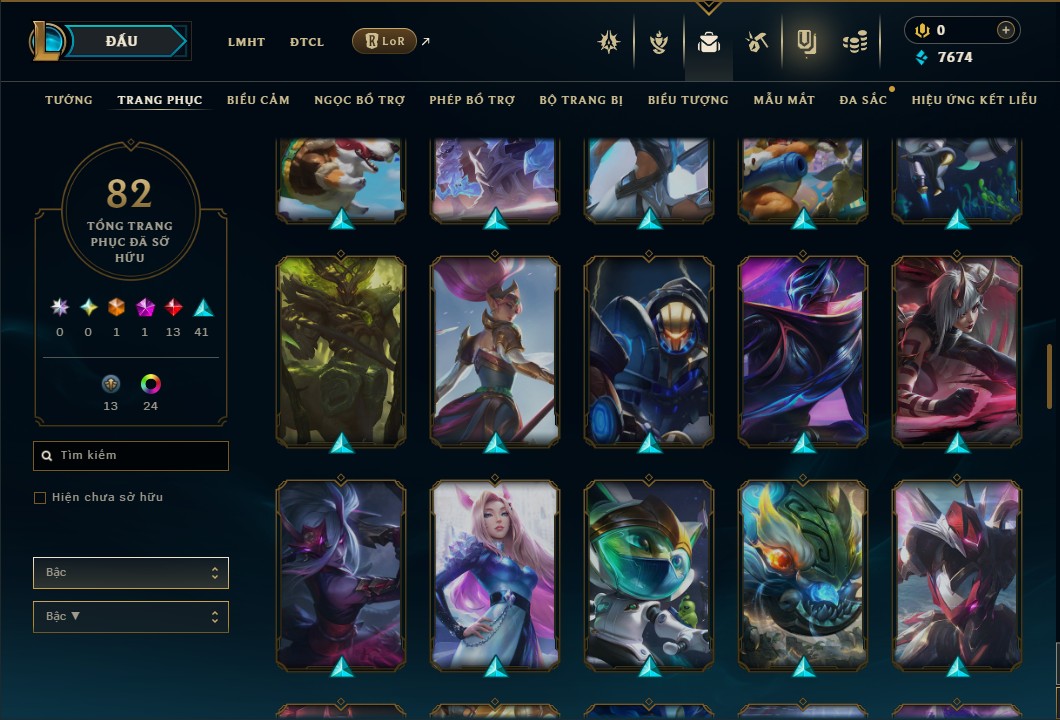Open the NGỌC BỔ TRỢ tab
Image resolution: width=1060 pixels, height=720 pixels.
tap(359, 100)
